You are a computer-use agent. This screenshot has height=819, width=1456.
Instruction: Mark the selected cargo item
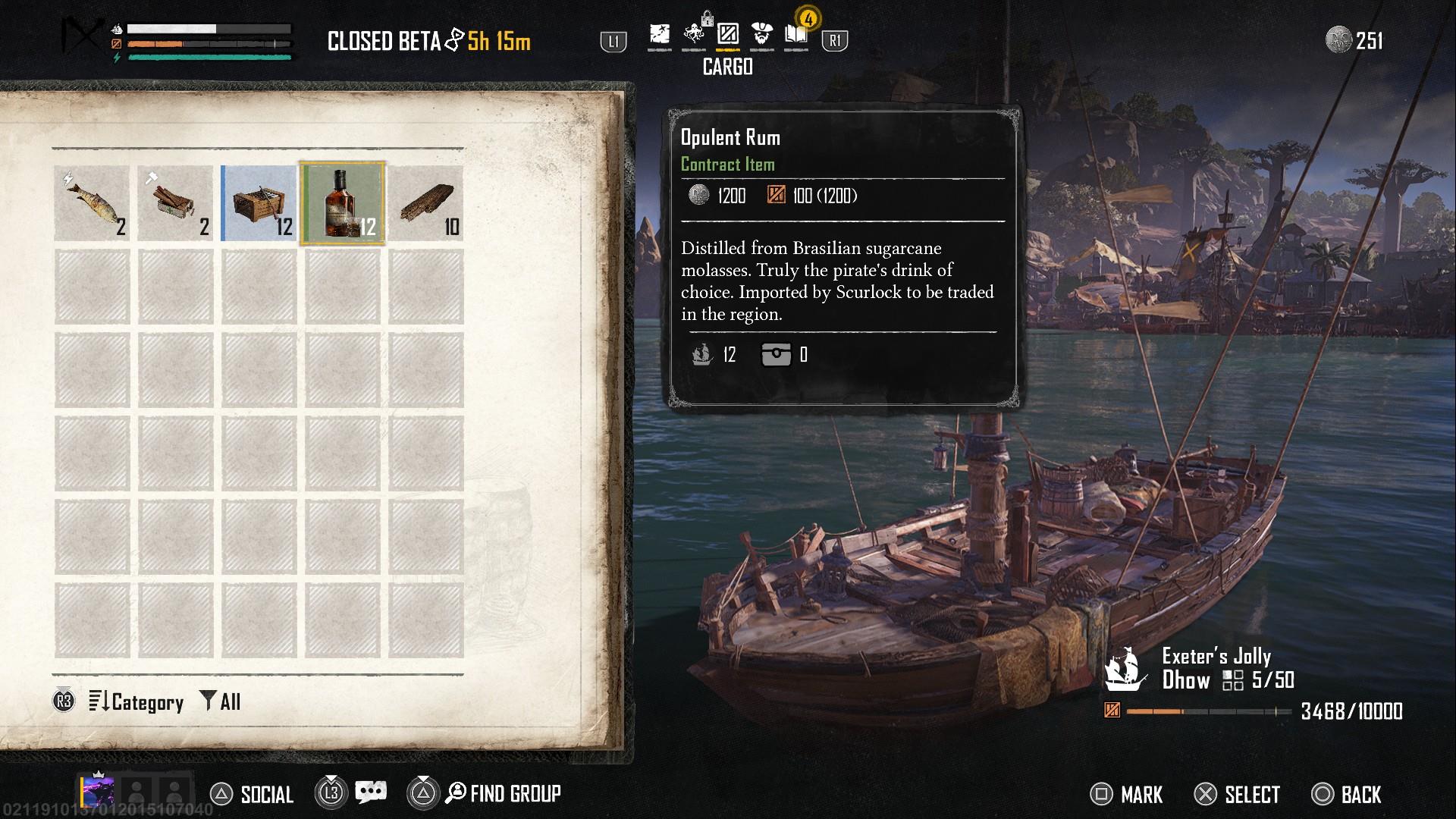[1126, 795]
